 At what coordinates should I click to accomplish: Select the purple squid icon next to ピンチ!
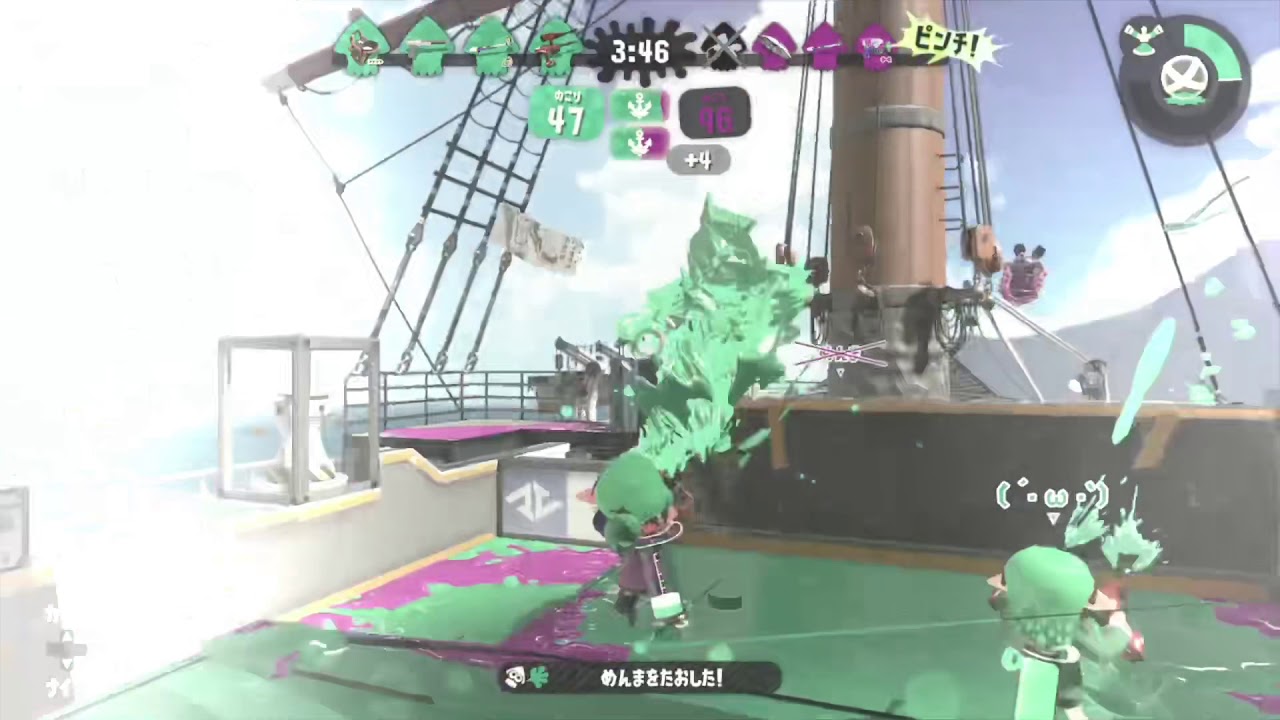click(876, 48)
